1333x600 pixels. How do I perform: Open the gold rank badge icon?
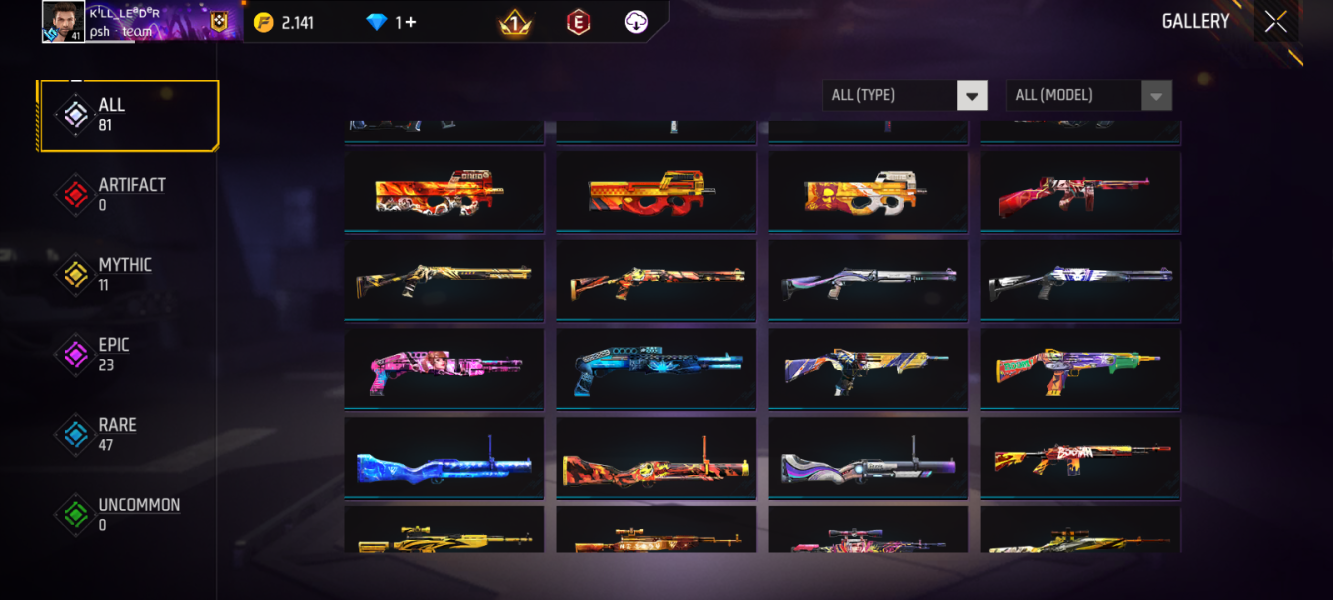point(515,23)
